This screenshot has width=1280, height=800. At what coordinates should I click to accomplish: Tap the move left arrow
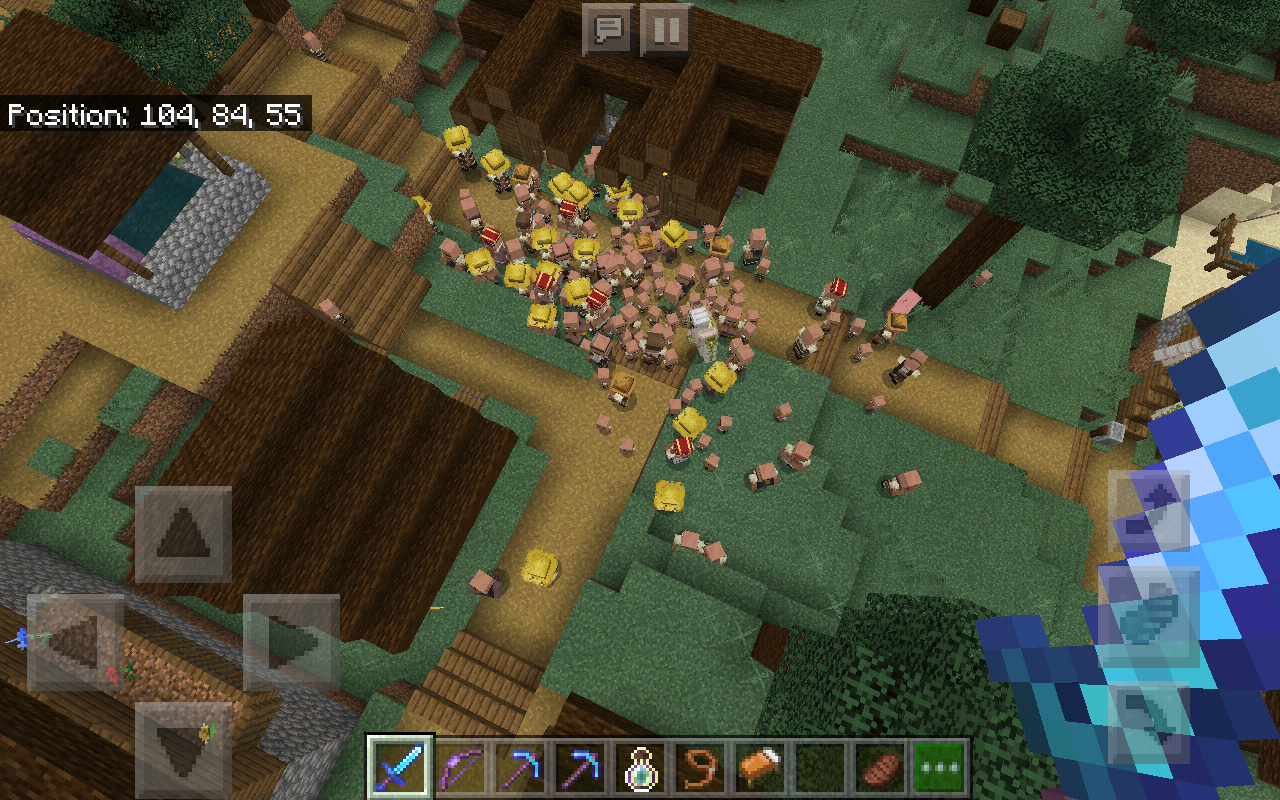pos(75,642)
